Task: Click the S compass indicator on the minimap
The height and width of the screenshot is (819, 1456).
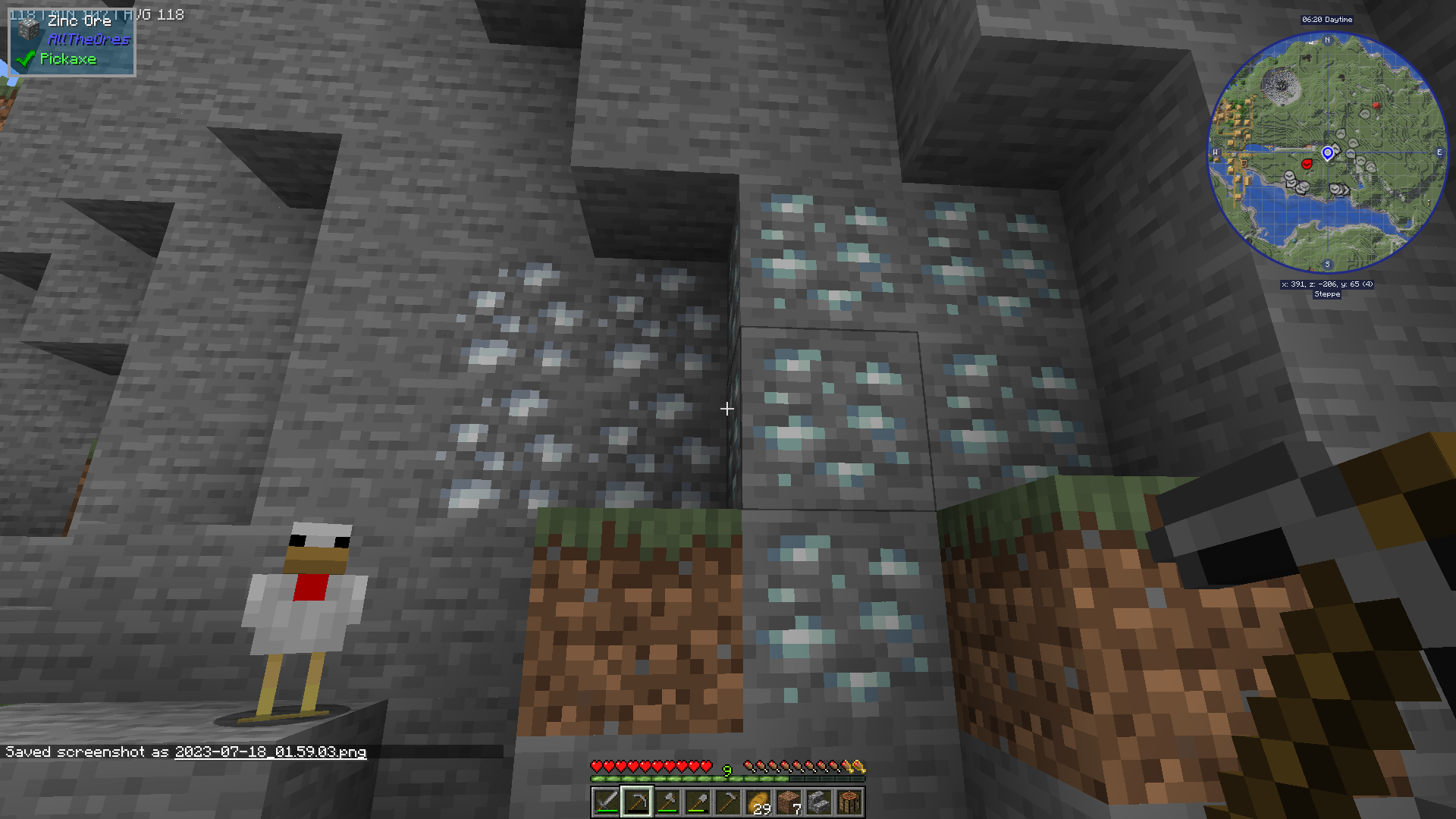Action: (x=1326, y=264)
